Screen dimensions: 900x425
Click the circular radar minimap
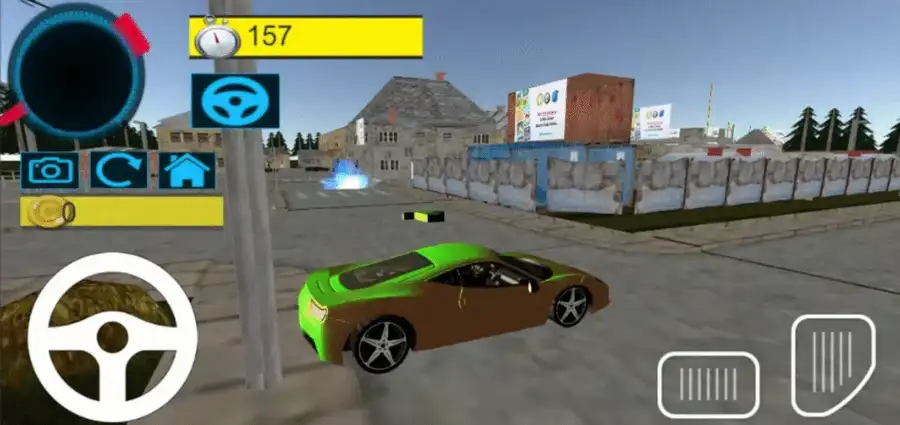tap(75, 70)
